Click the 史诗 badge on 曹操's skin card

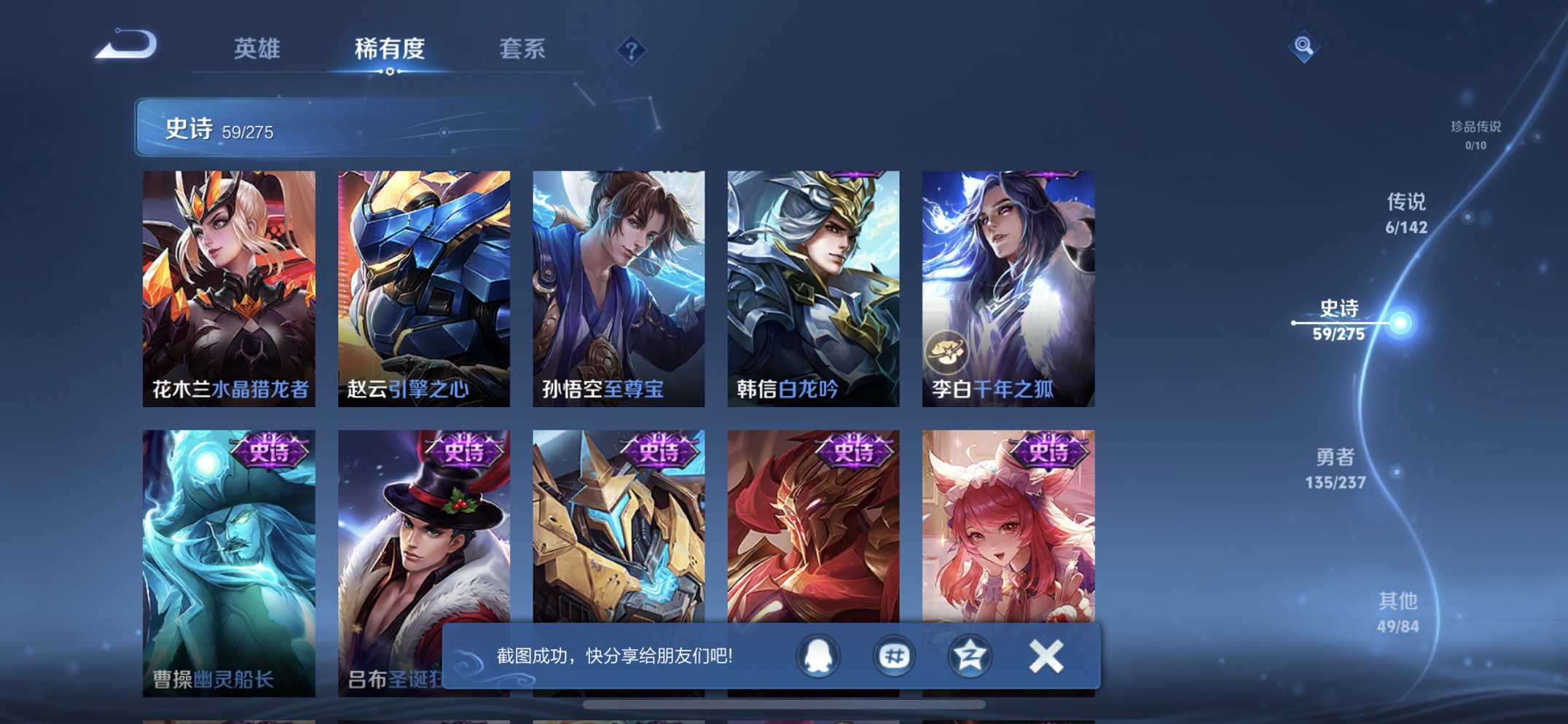269,452
